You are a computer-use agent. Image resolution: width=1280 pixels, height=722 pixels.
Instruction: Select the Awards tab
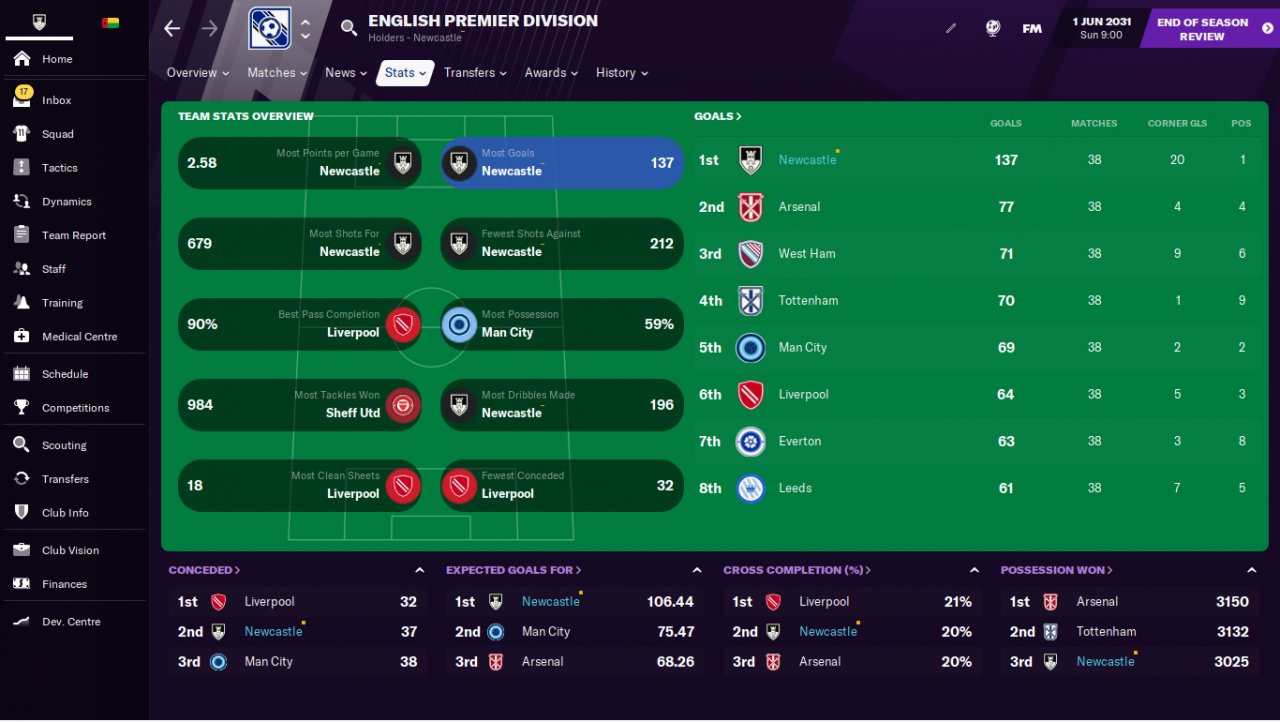[551, 73]
